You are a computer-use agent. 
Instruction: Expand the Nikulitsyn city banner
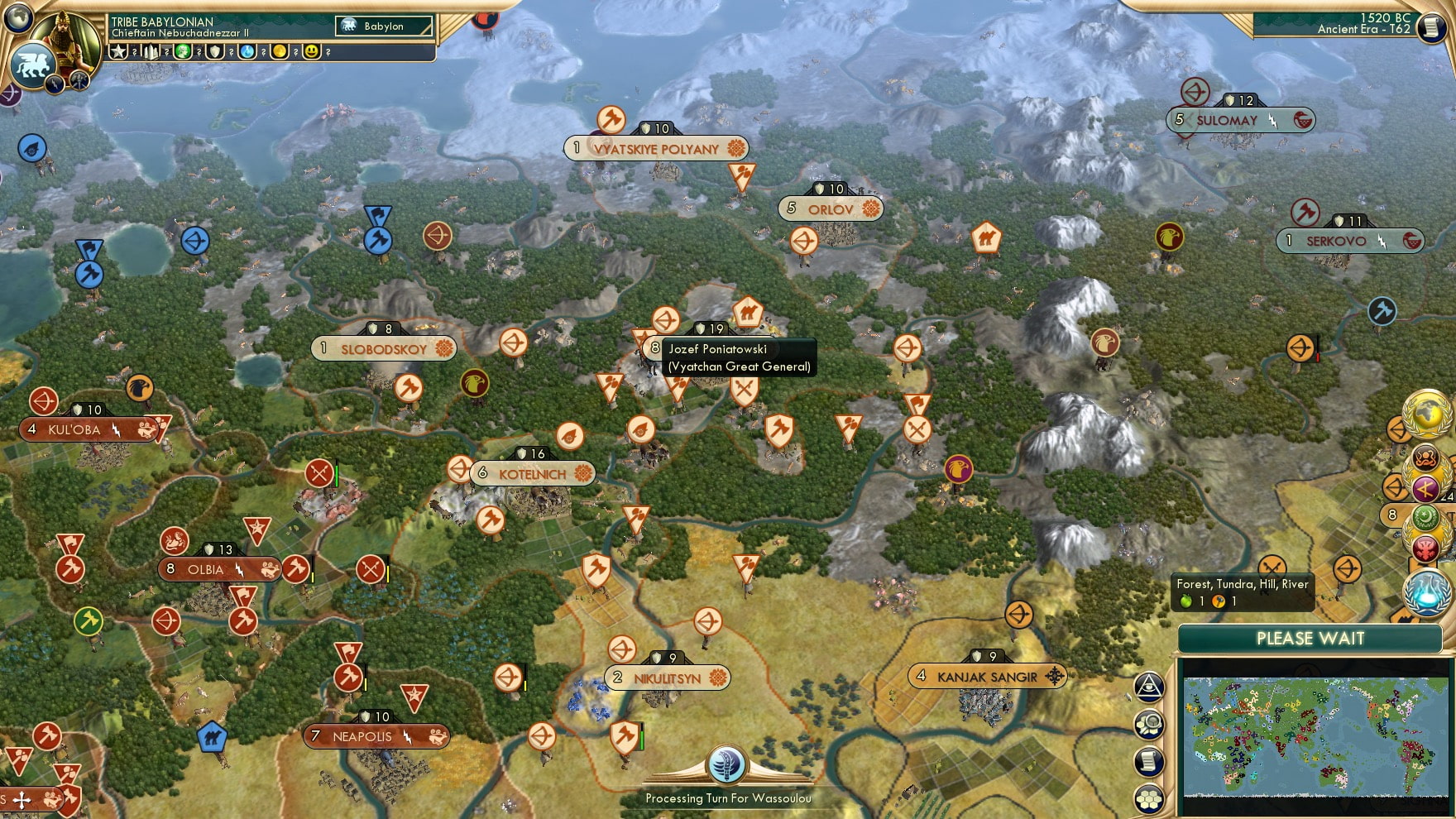667,677
